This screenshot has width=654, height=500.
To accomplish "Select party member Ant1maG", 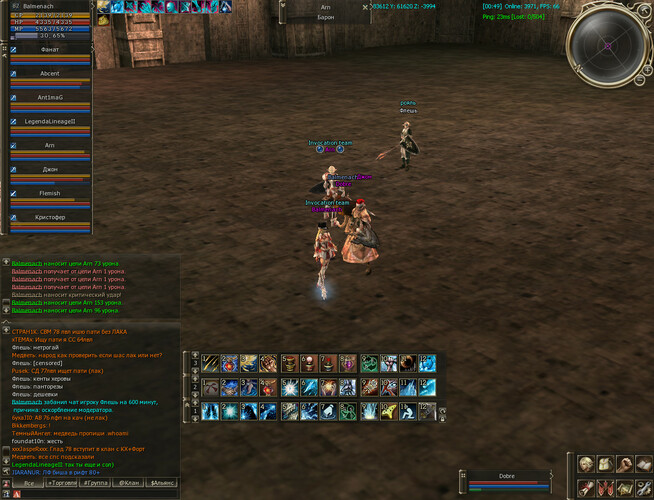I will tap(50, 97).
